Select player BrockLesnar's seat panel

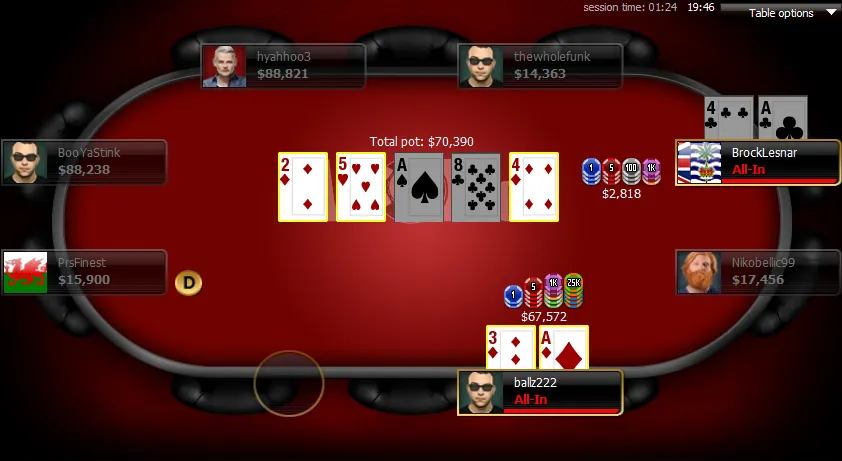[x=758, y=162]
